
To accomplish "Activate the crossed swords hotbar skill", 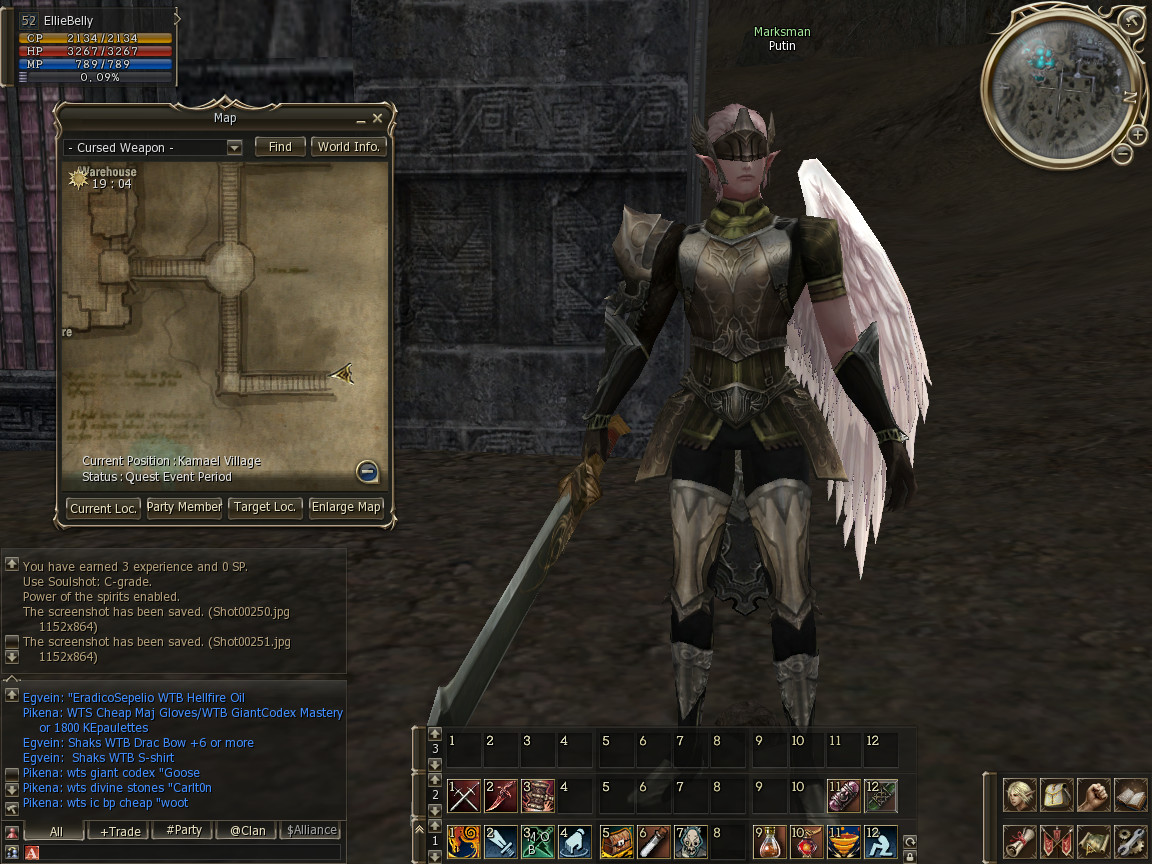I will (x=464, y=796).
